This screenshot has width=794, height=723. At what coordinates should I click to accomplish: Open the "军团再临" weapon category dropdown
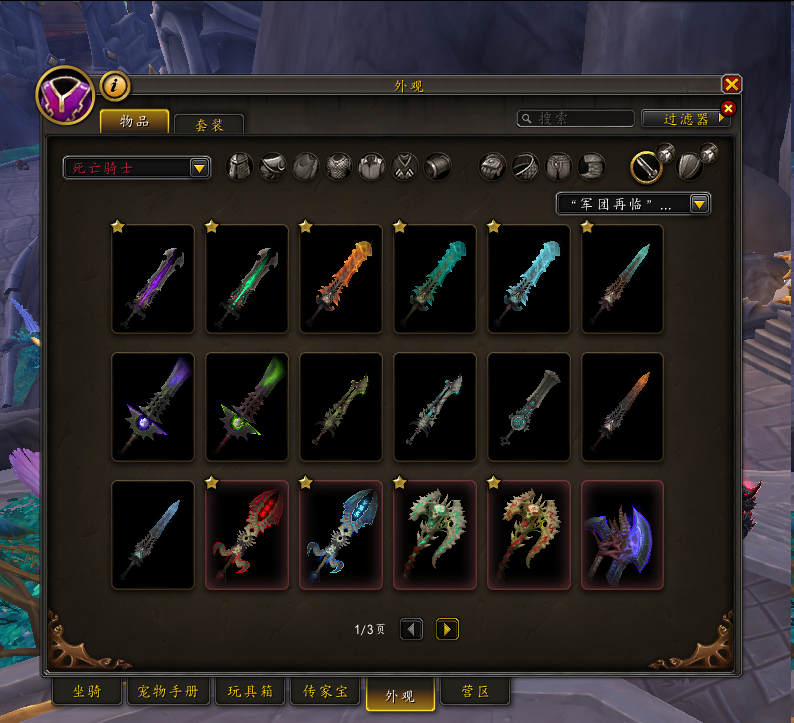click(633, 203)
